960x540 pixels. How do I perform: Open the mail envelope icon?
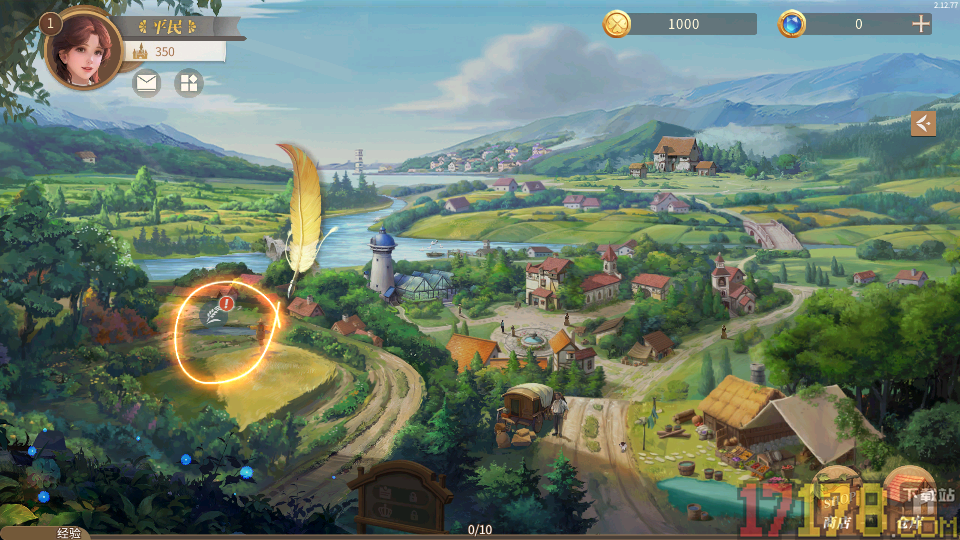point(147,83)
